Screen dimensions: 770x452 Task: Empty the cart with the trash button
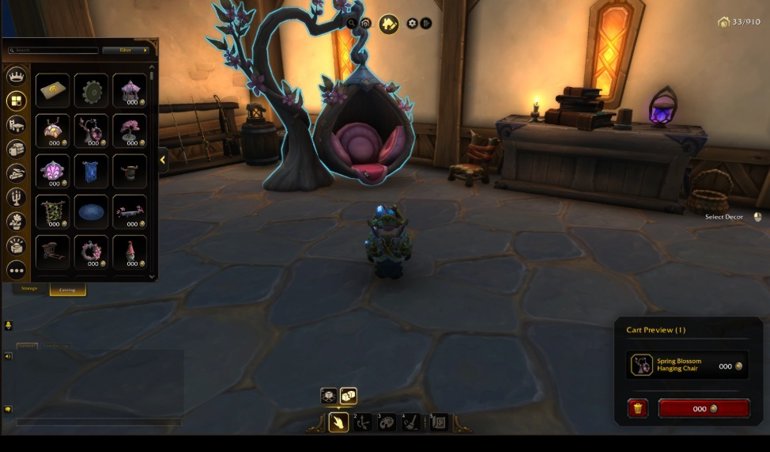pos(637,408)
